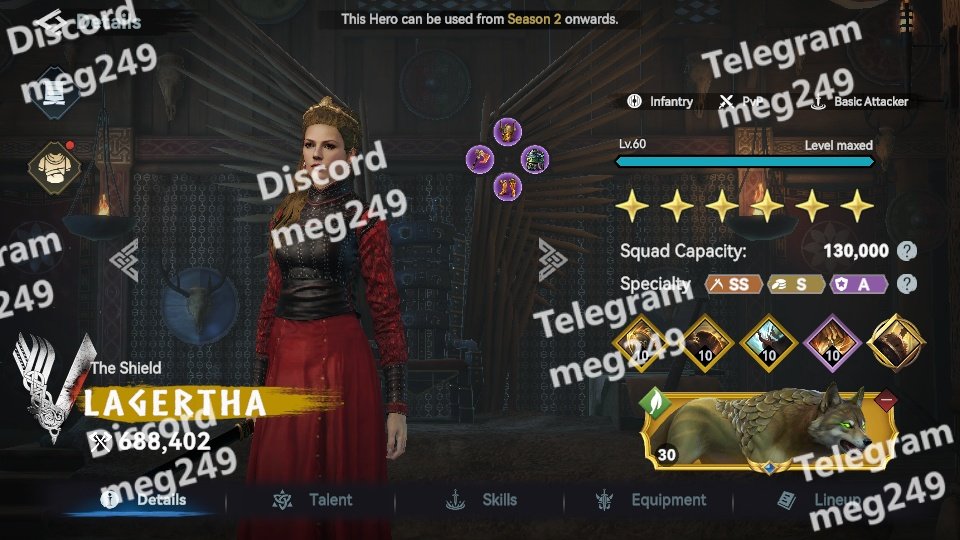The height and width of the screenshot is (540, 960).
Task: Switch to the previous hero
Action: (x=125, y=260)
